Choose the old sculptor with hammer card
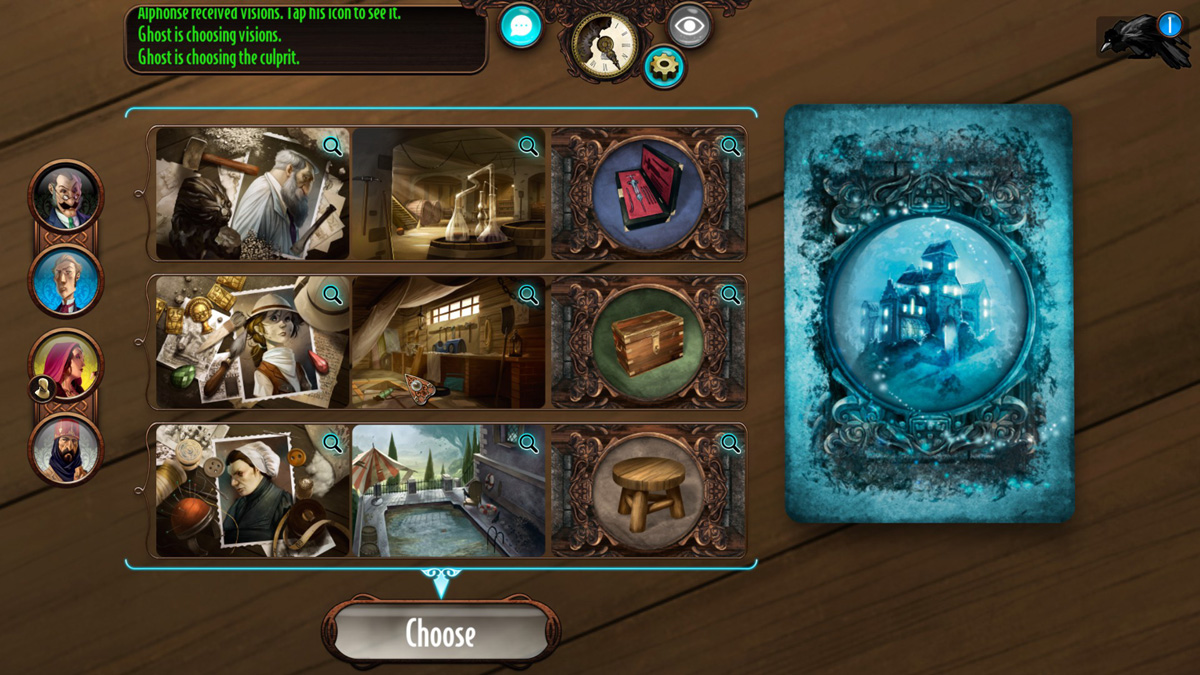 pos(252,193)
